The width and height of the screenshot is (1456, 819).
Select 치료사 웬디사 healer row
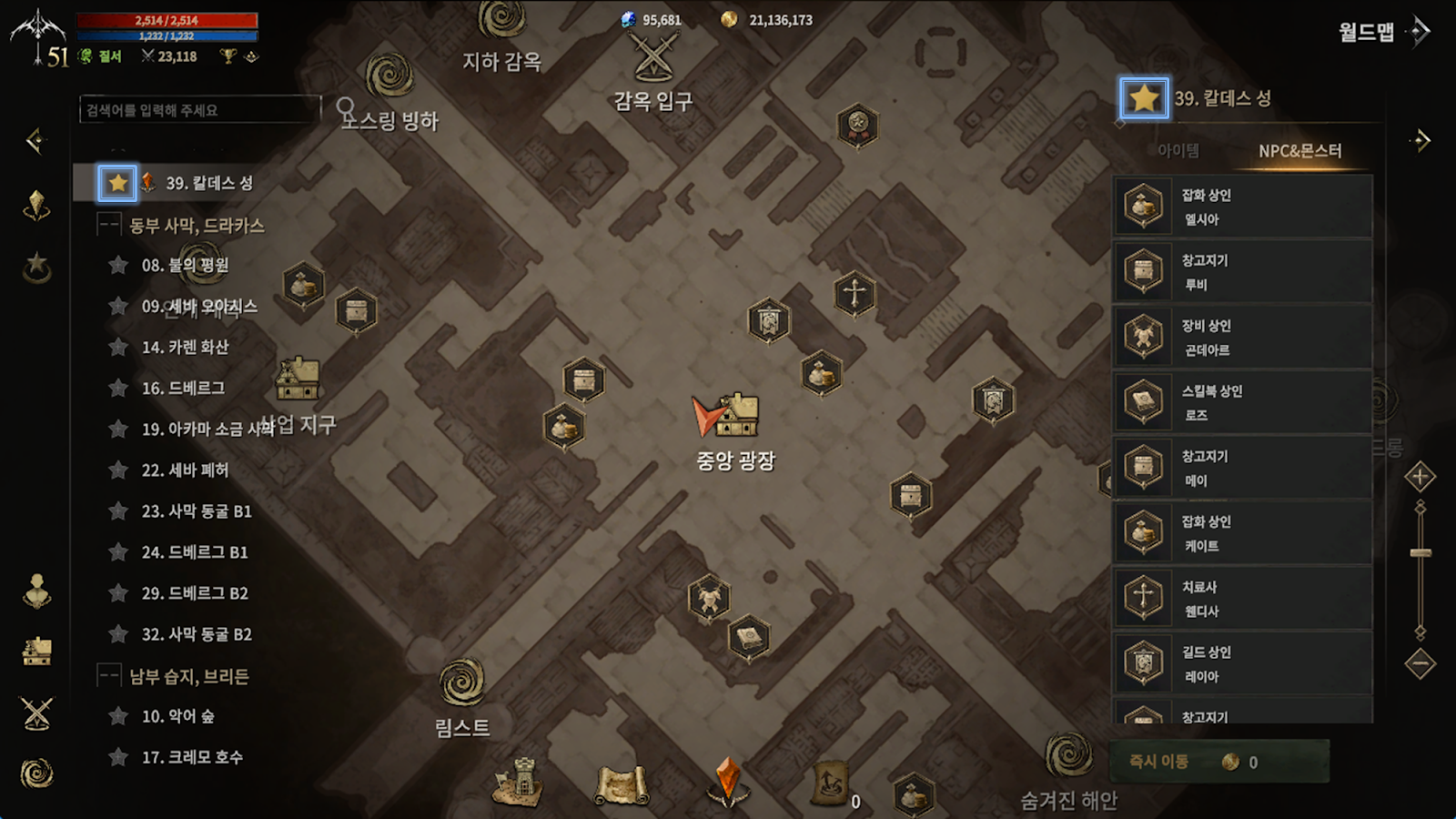(x=1242, y=599)
